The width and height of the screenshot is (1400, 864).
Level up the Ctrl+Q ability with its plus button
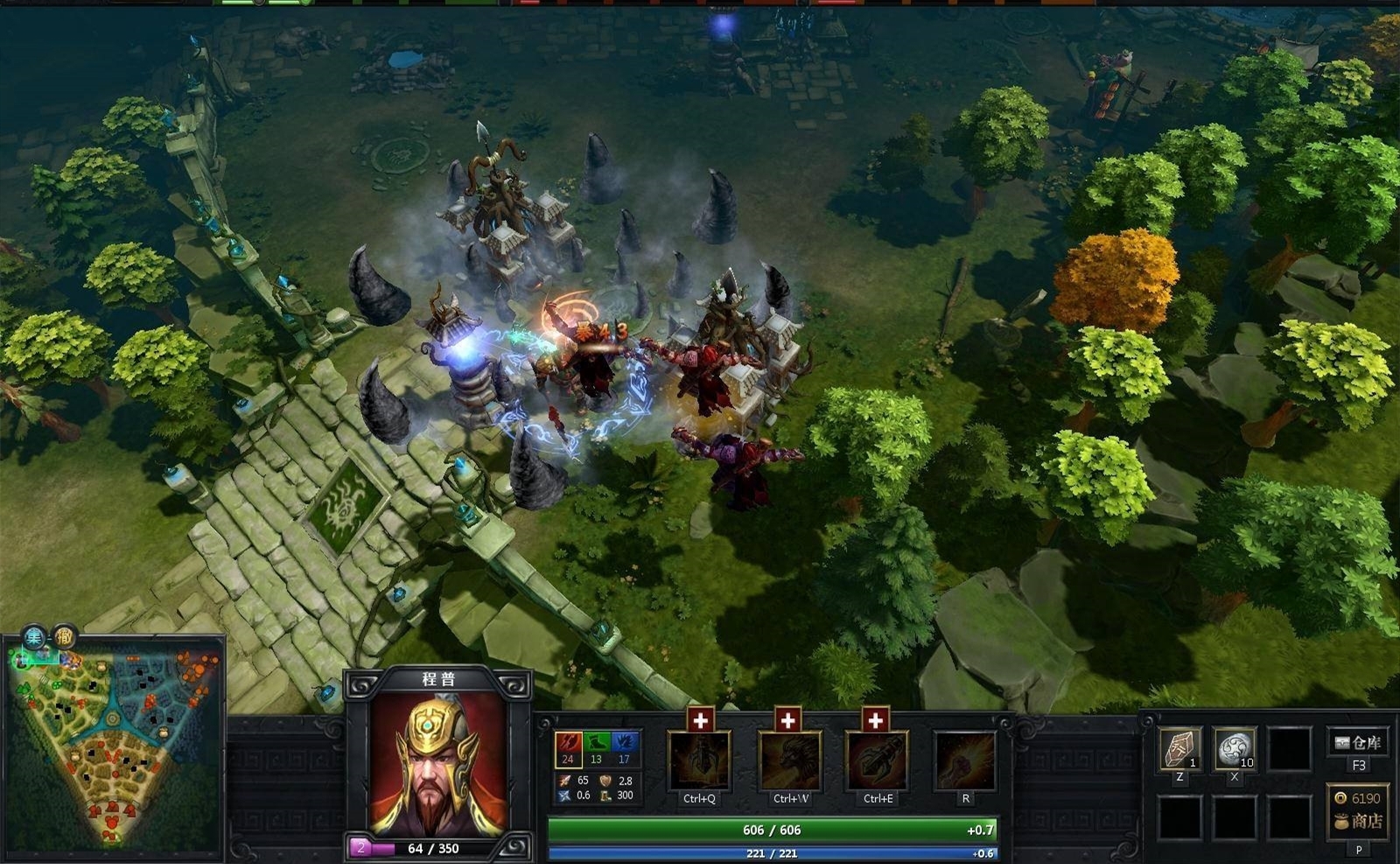click(x=700, y=720)
